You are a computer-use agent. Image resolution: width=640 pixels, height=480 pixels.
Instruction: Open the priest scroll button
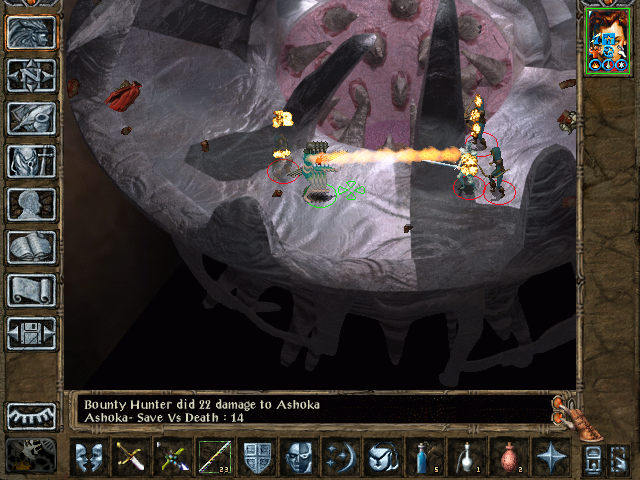[x=31, y=290]
